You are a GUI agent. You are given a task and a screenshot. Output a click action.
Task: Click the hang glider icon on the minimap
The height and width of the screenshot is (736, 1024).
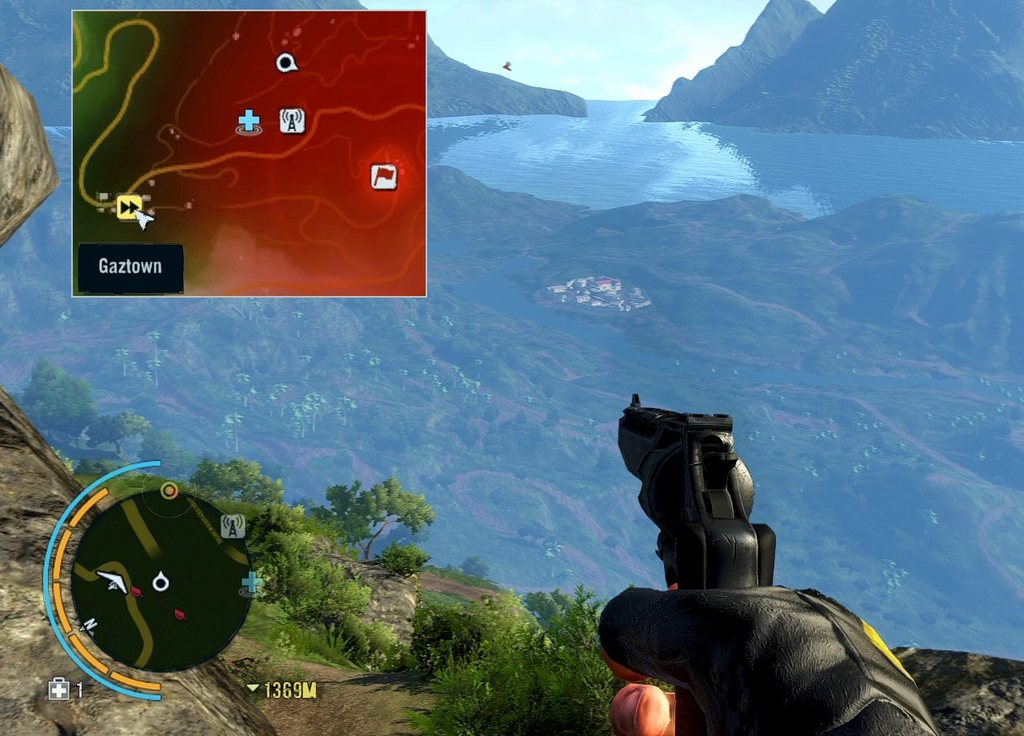click(x=114, y=581)
